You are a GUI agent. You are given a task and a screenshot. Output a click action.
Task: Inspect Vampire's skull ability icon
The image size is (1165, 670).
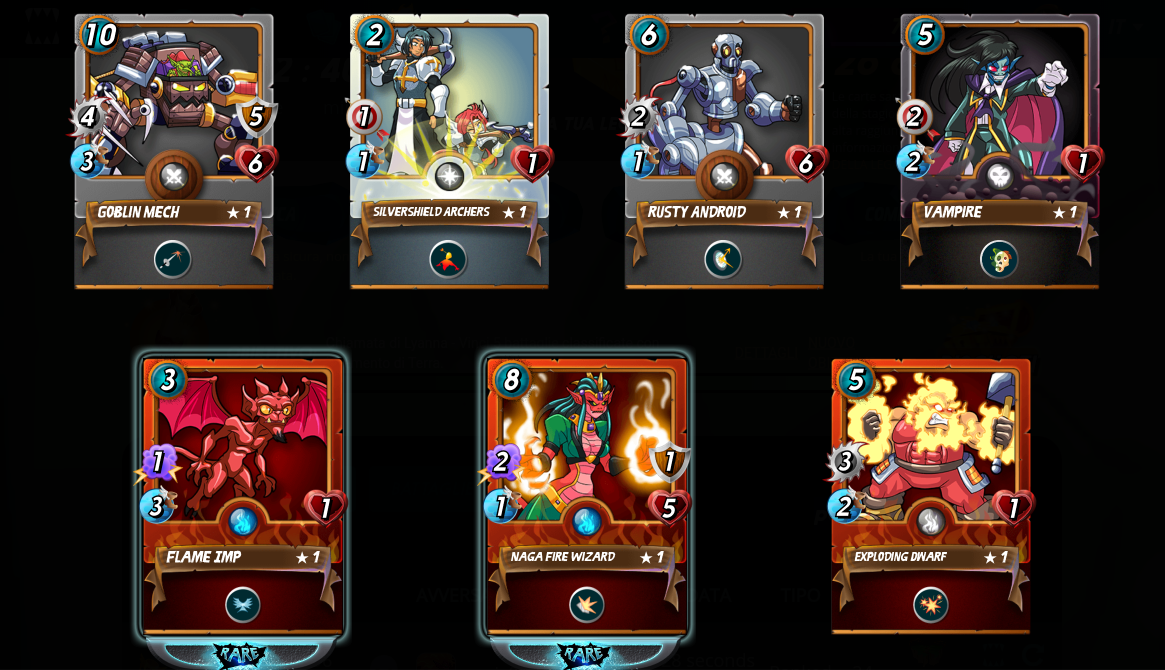[999, 260]
